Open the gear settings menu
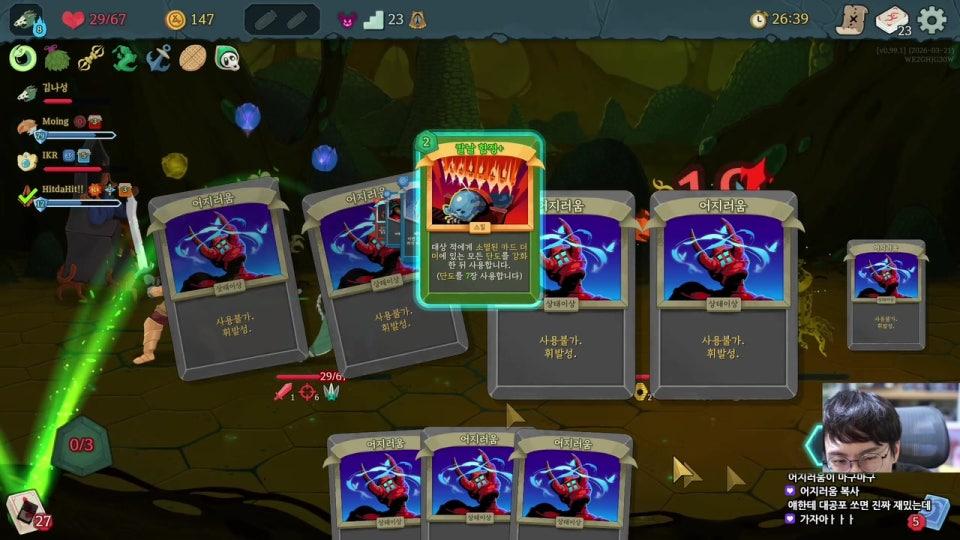Viewport: 960px width, 540px height. (932, 19)
